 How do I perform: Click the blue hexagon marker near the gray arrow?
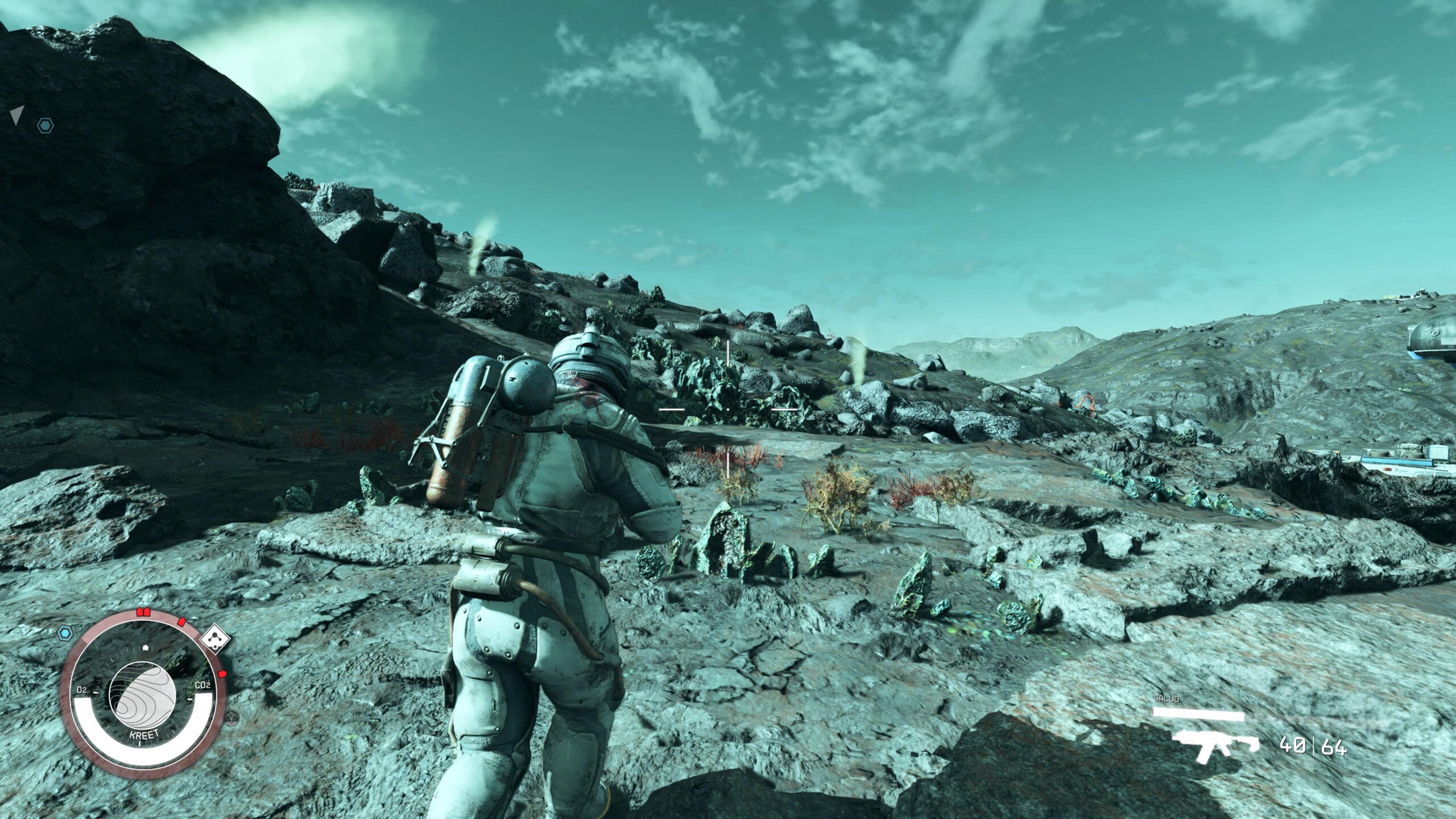45,126
